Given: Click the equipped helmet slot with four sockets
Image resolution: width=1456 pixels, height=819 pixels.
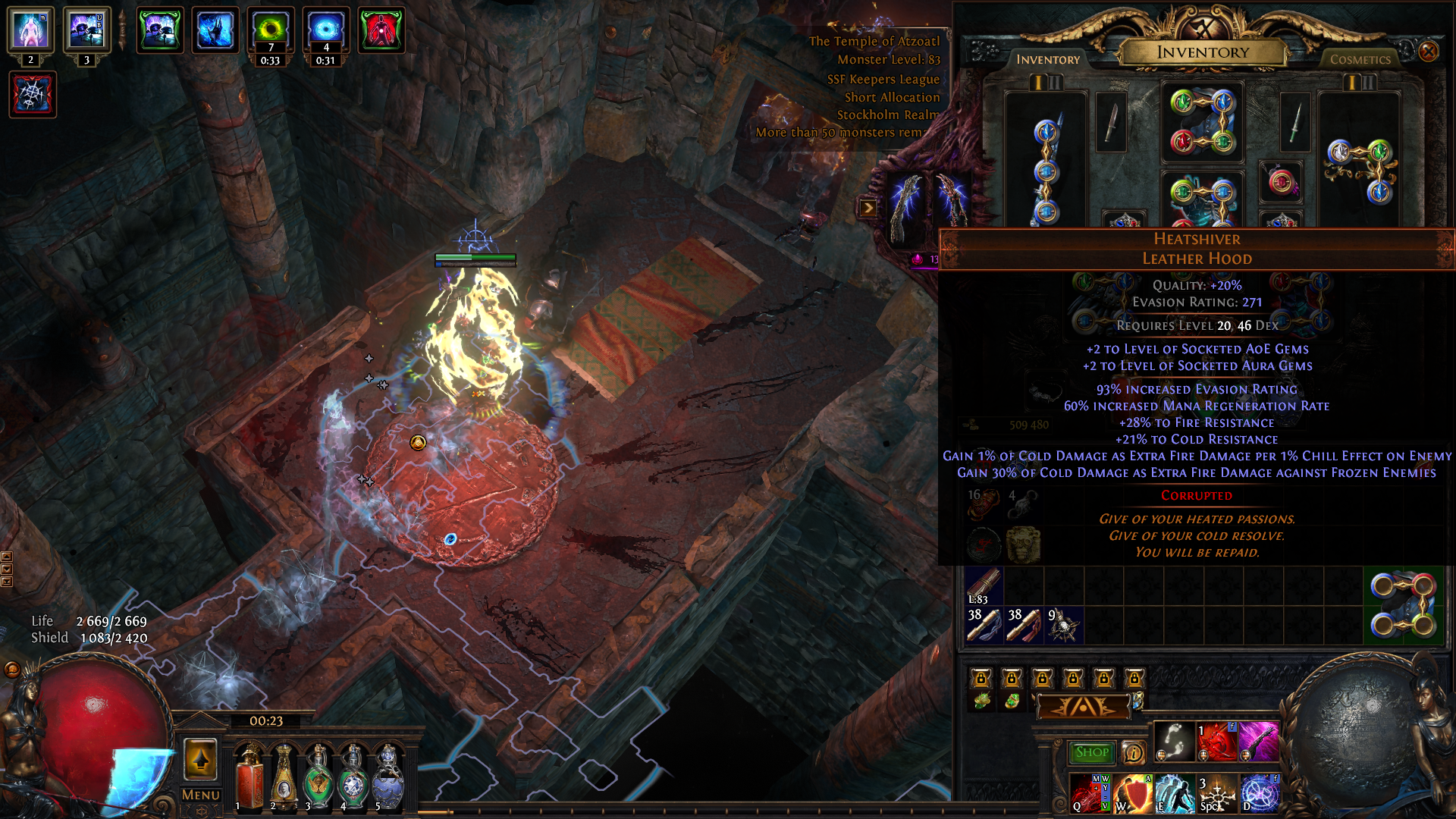Looking at the screenshot, I should pyautogui.click(x=1202, y=122).
